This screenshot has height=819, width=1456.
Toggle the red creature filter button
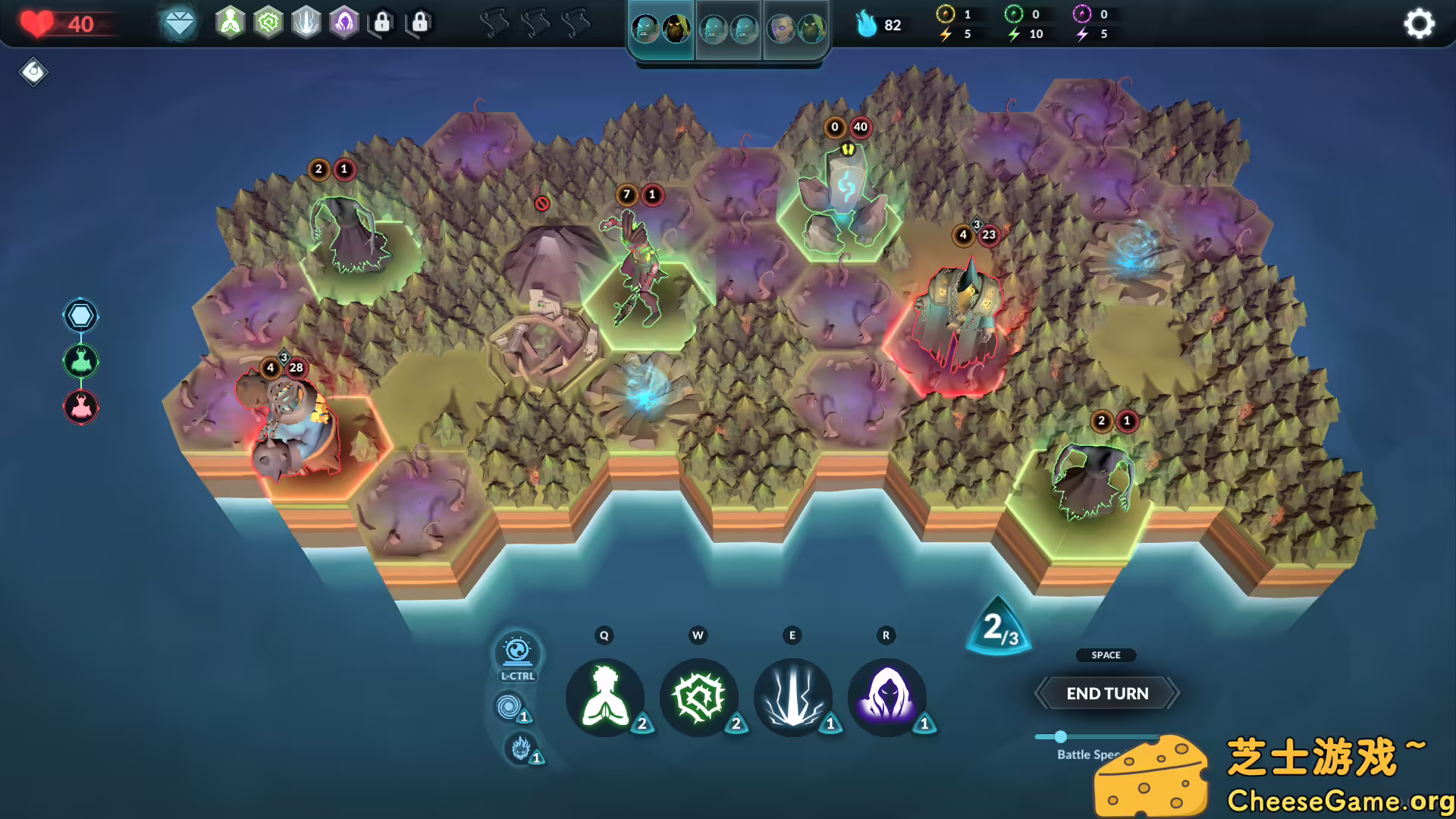pos(80,406)
